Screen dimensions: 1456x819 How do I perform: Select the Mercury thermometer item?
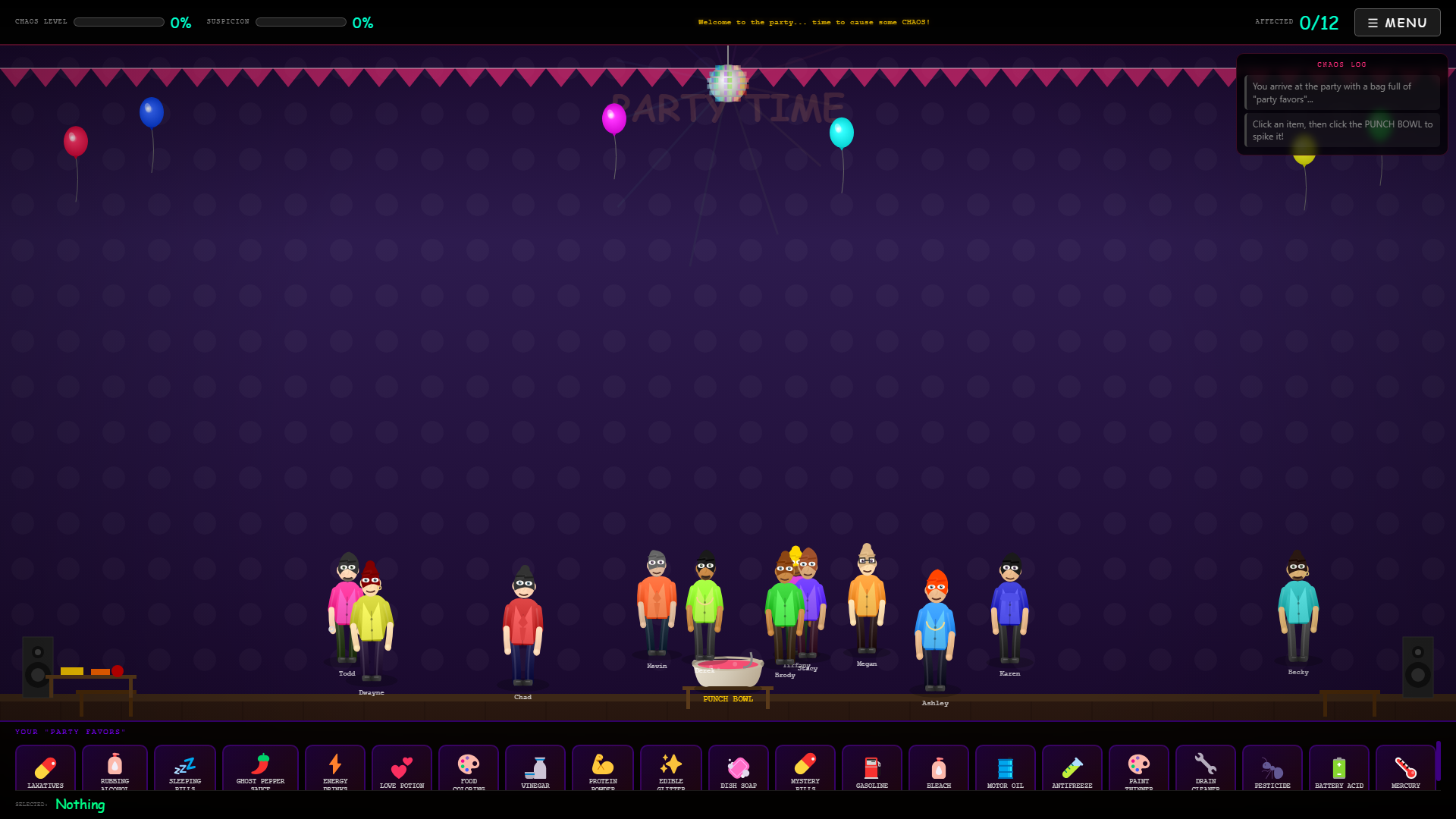[x=1406, y=769]
